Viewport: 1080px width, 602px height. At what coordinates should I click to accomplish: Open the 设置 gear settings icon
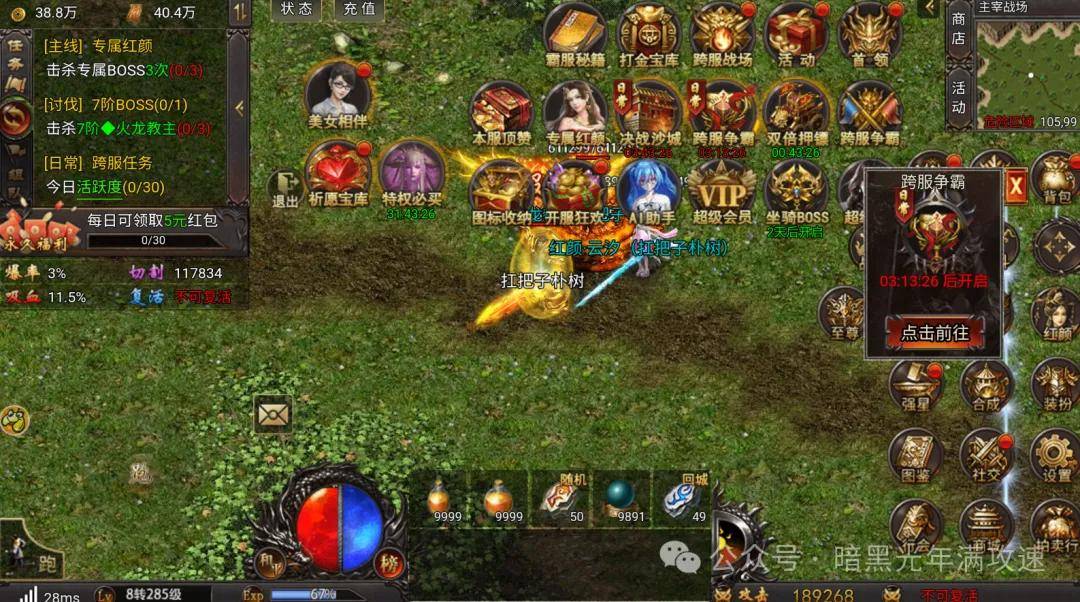coord(1055,455)
